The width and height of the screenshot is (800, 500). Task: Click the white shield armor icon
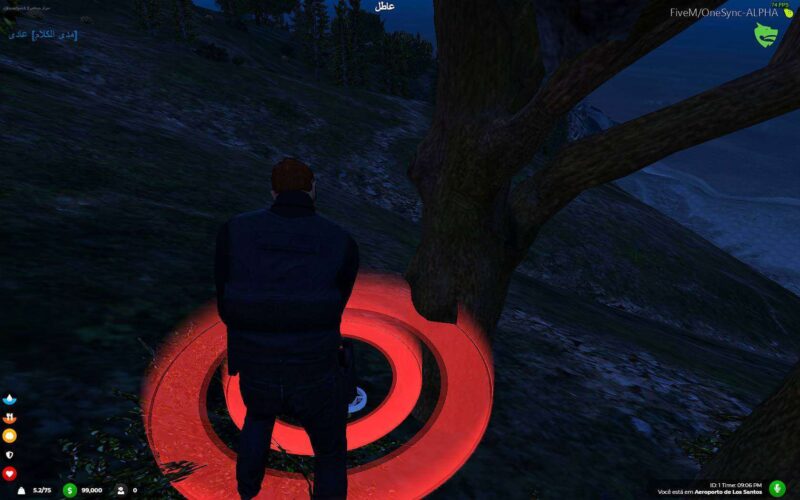coord(10,454)
